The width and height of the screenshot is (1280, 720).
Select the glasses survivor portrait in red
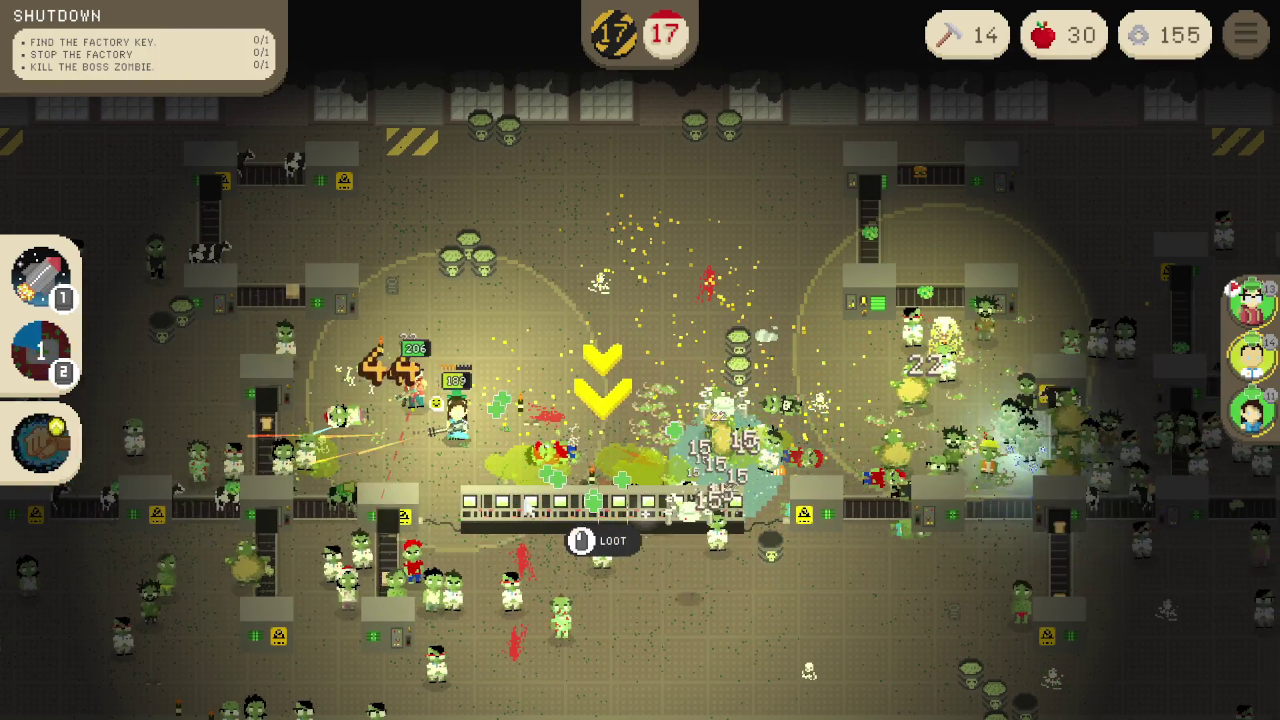point(1252,302)
